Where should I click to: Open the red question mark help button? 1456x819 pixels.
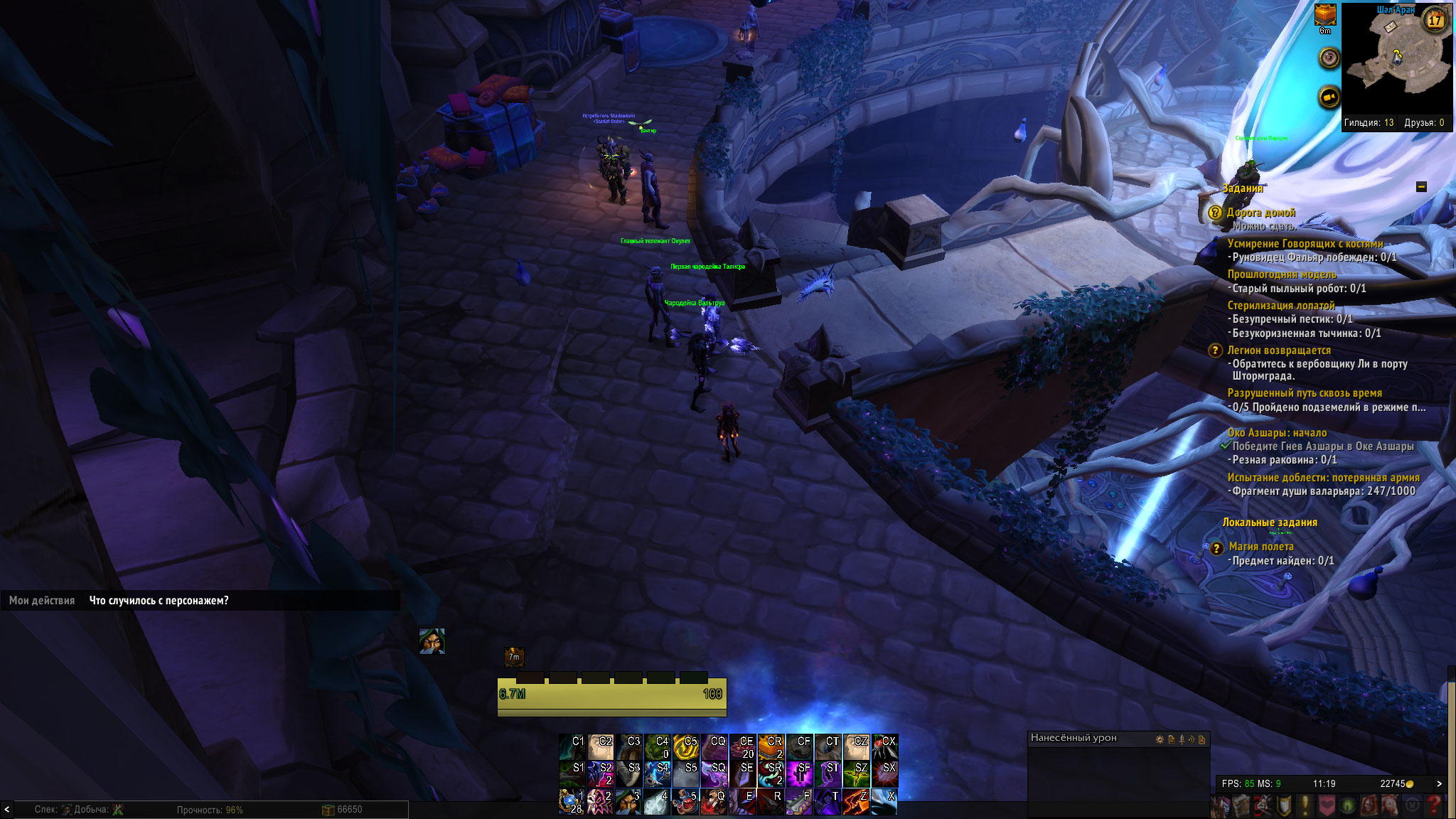(x=1435, y=805)
